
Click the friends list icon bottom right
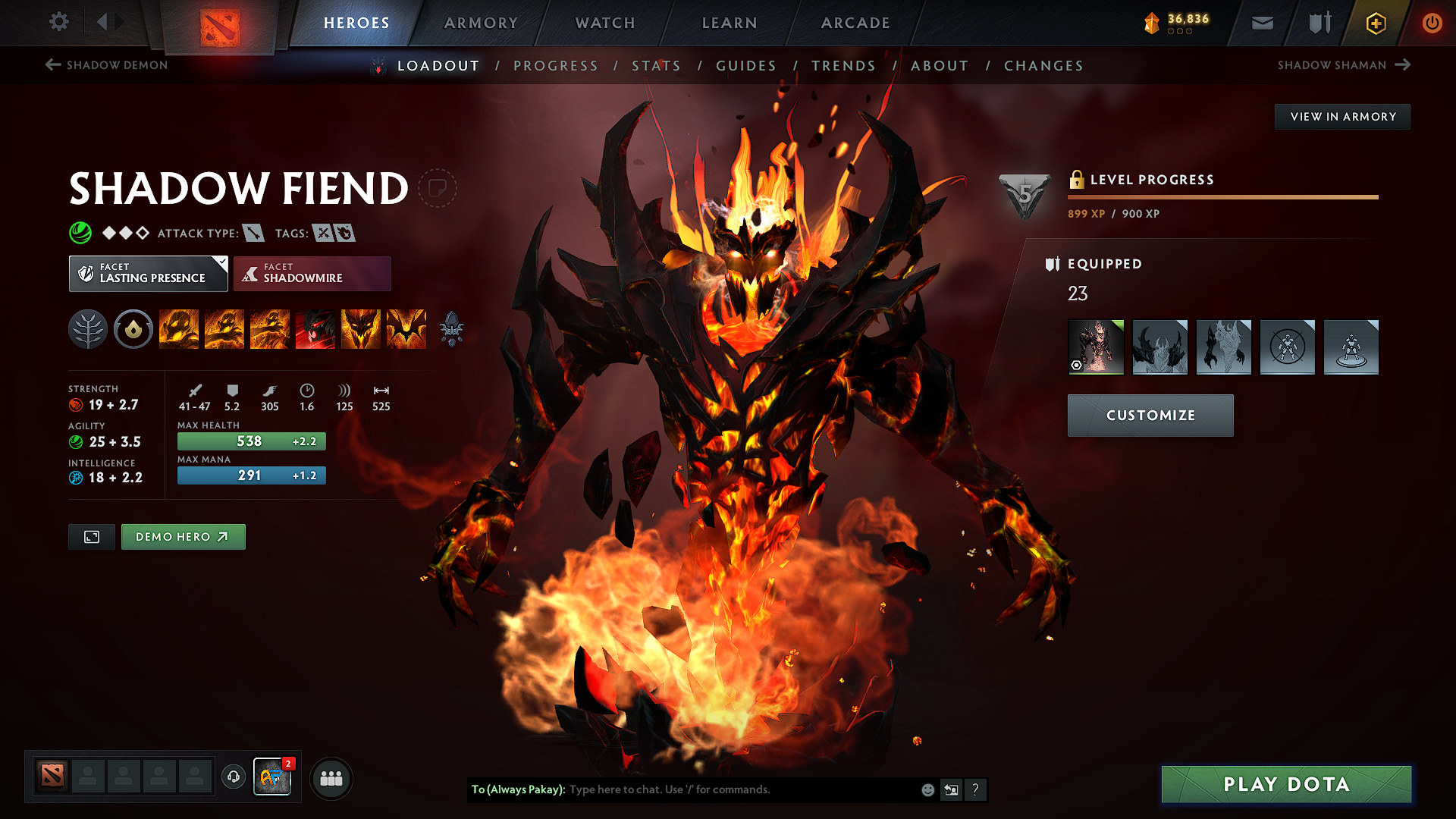331,778
